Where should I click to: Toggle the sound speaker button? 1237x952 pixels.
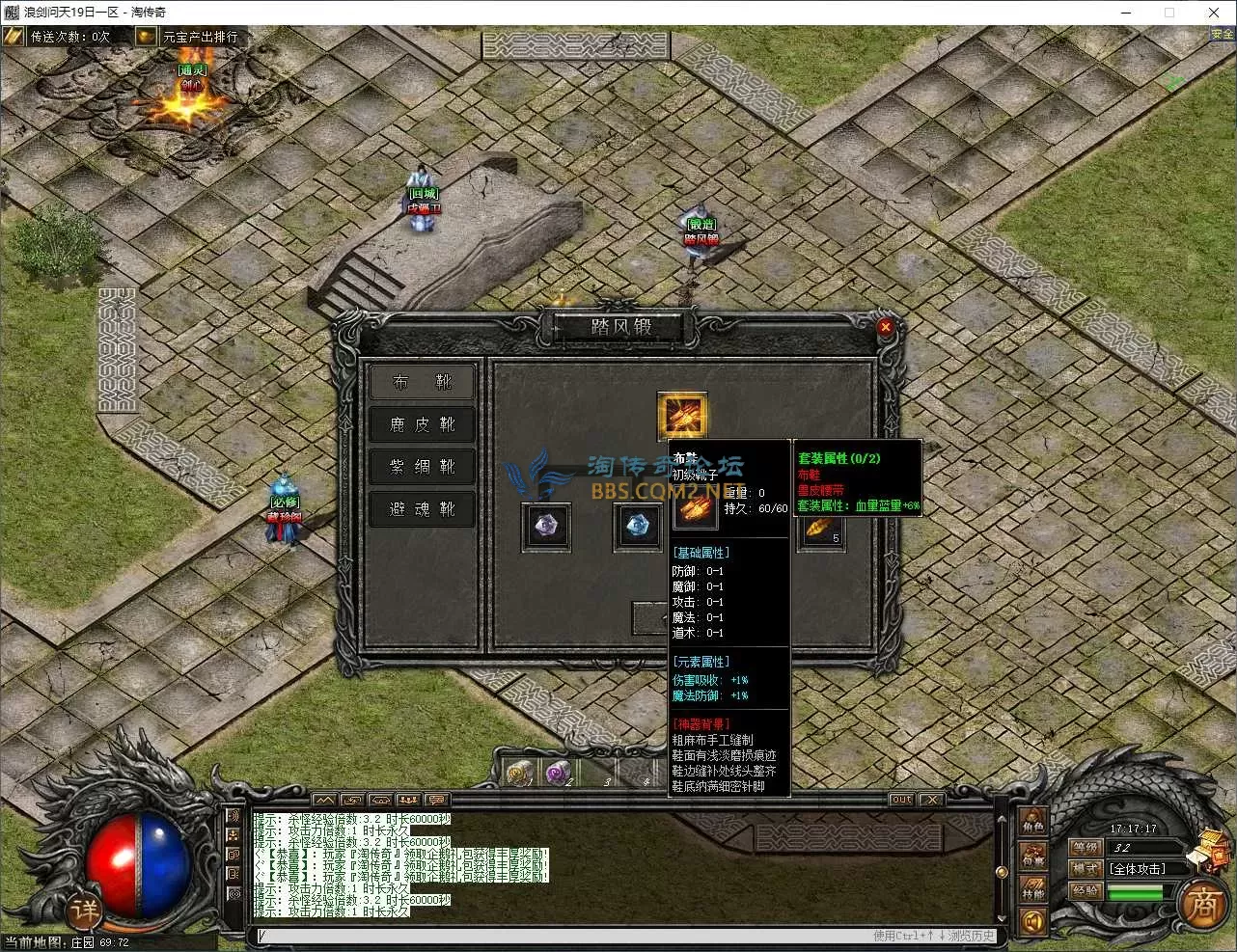tap(1033, 922)
